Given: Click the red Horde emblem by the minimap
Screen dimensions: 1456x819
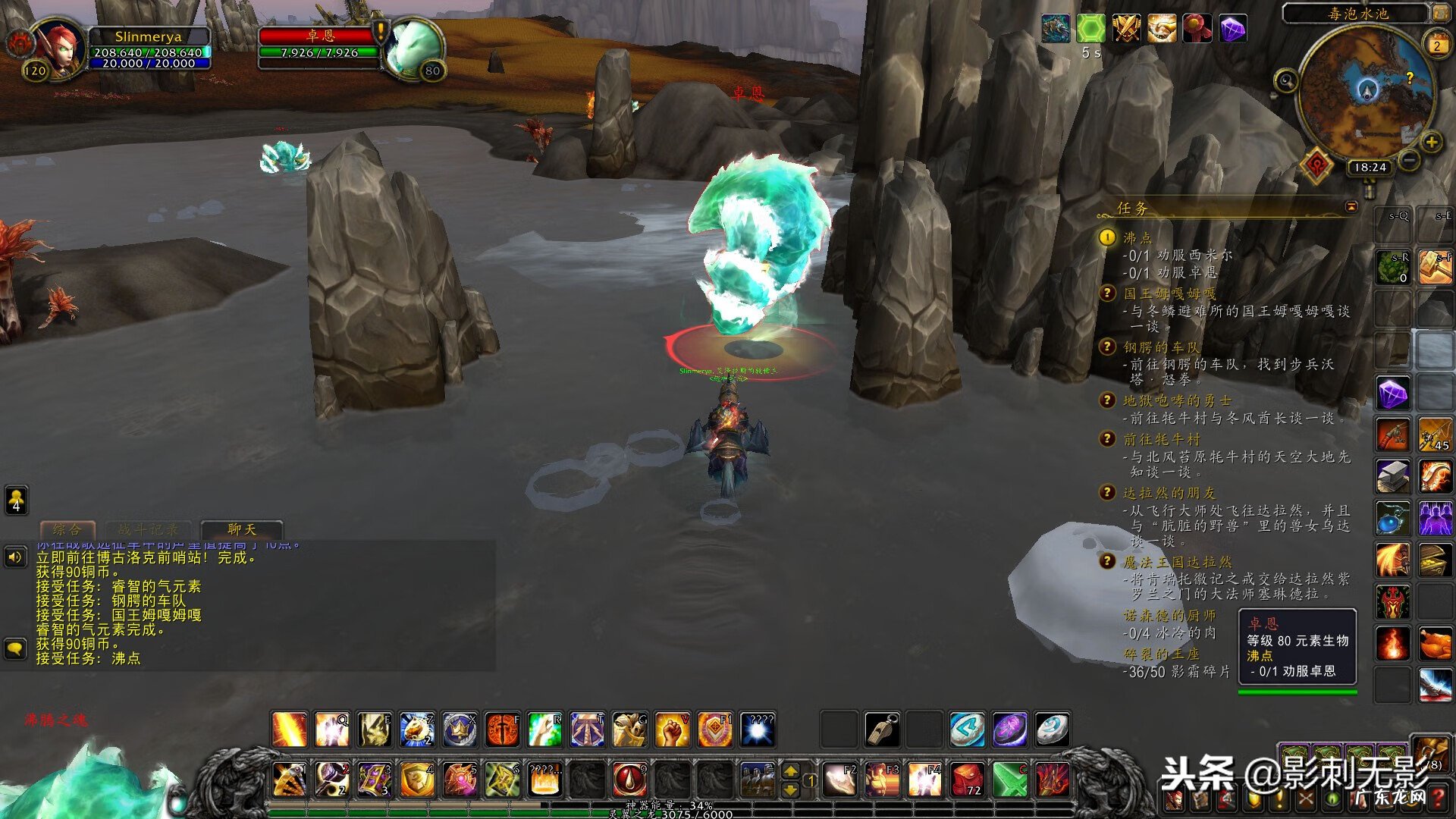Looking at the screenshot, I should [x=1316, y=165].
